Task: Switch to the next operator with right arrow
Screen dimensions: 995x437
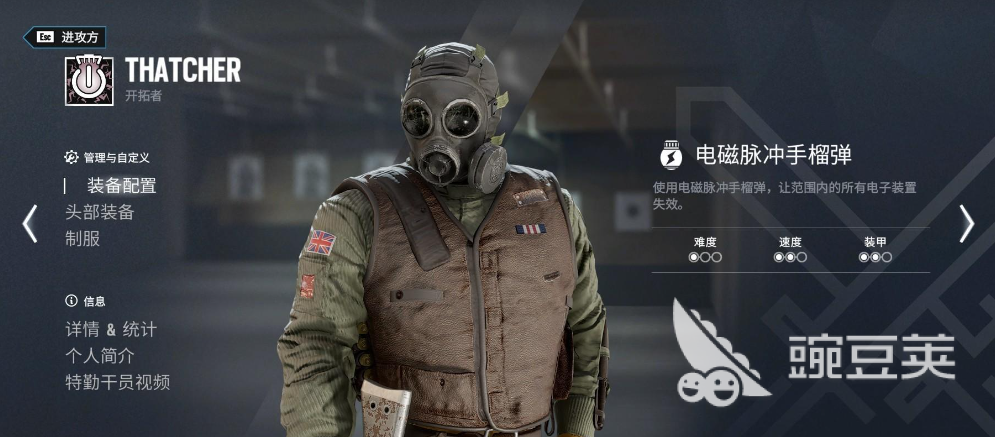Action: point(966,224)
